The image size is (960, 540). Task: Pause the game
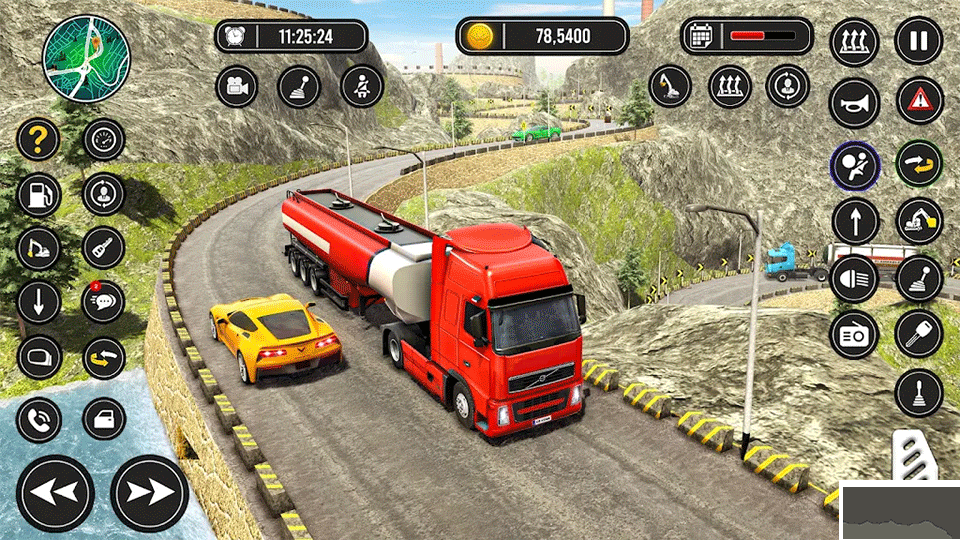918,42
